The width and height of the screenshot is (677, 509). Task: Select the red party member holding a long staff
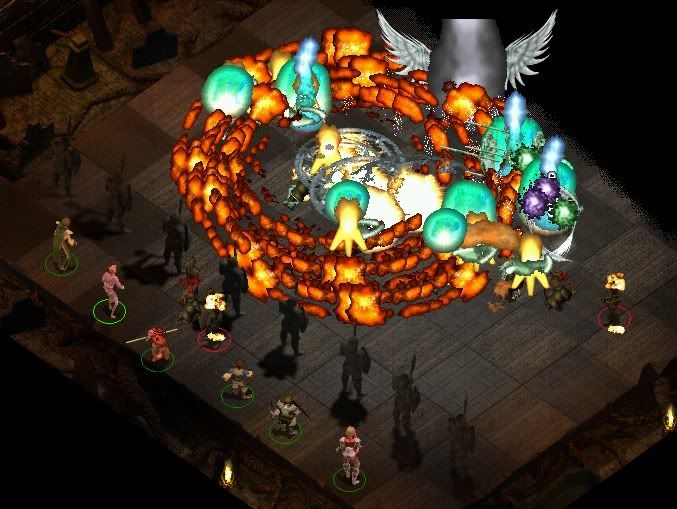[x=156, y=343]
